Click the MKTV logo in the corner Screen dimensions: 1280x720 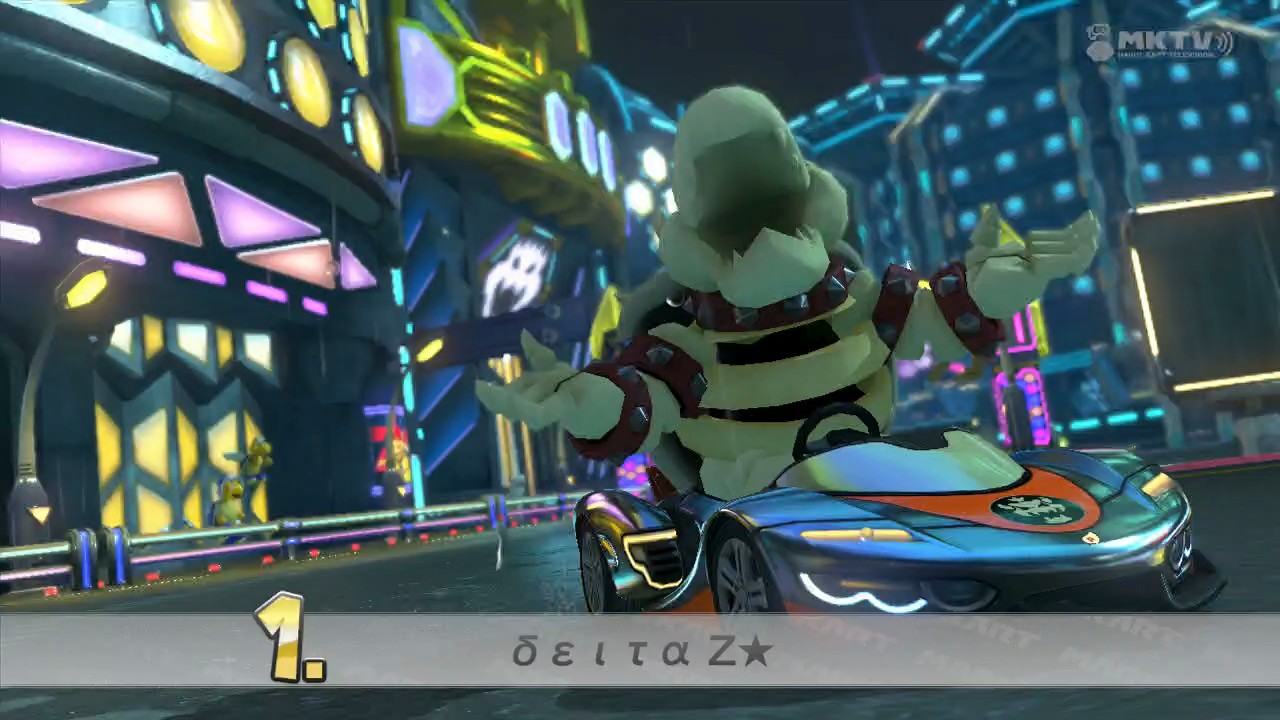point(1160,37)
